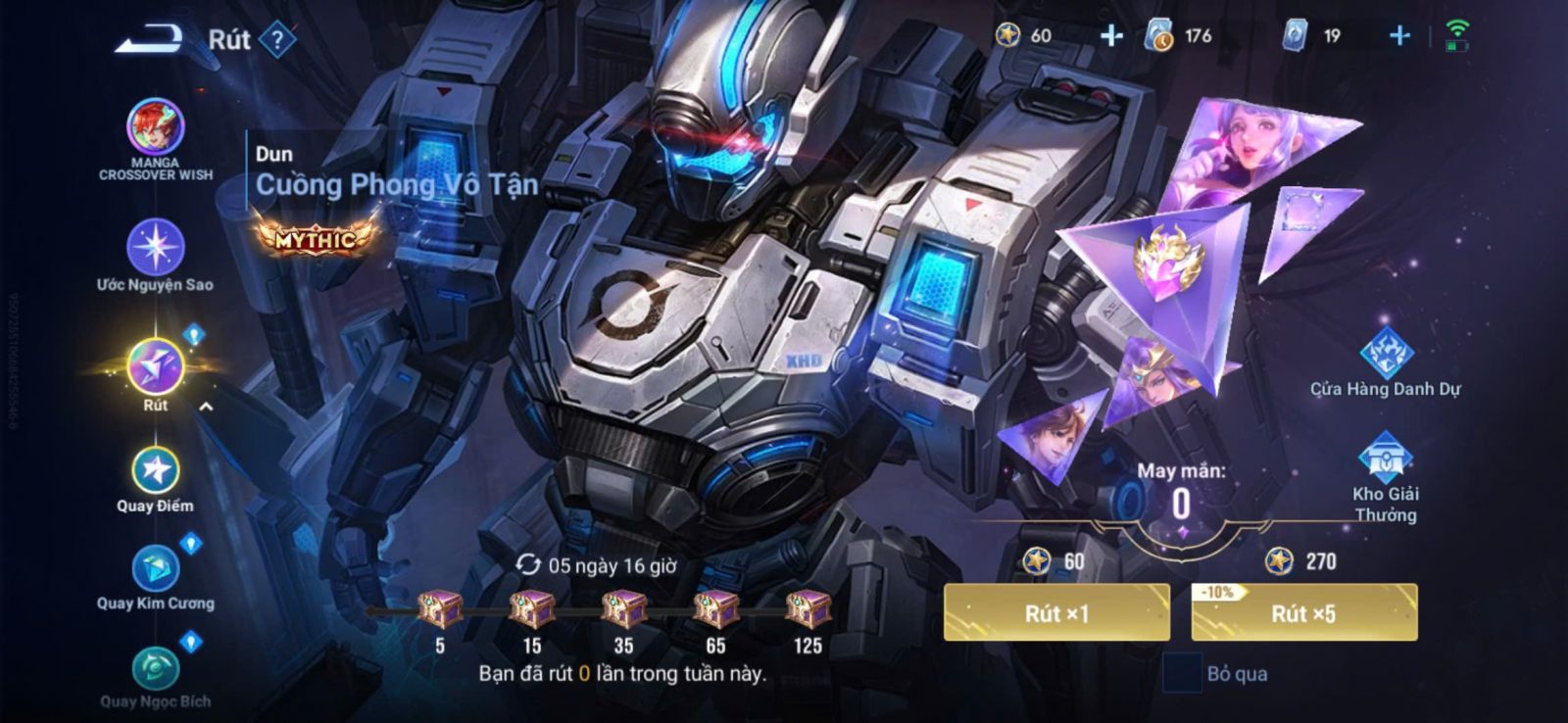Open Kho Giải Thưởng reward vault
The height and width of the screenshot is (723, 1568).
pyautogui.click(x=1385, y=458)
